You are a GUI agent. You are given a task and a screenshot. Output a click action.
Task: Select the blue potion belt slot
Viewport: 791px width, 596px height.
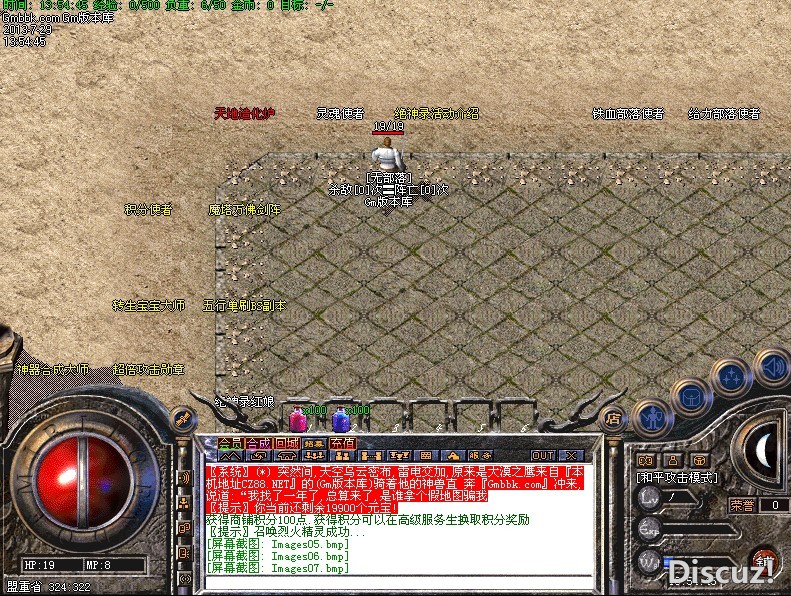pos(340,420)
